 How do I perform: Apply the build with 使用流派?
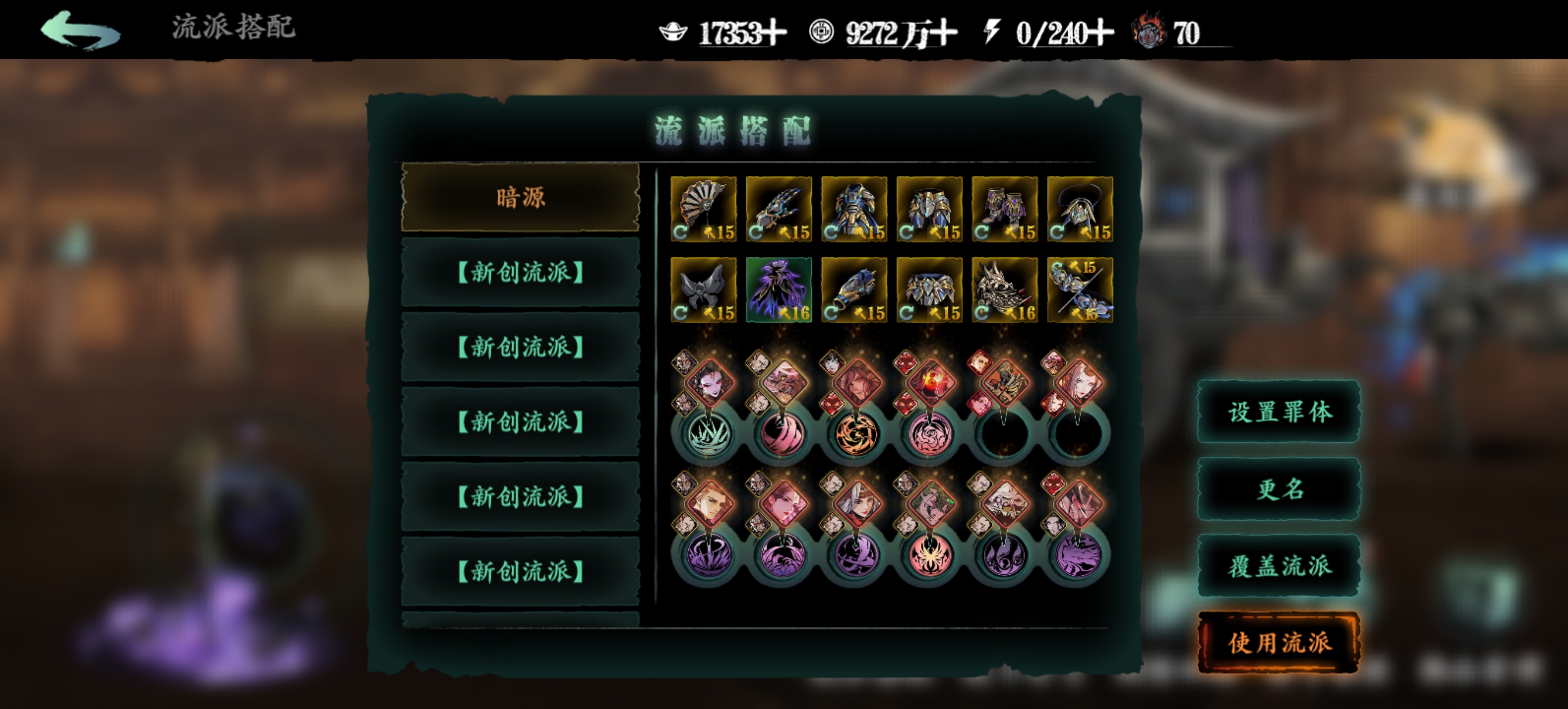[1279, 643]
